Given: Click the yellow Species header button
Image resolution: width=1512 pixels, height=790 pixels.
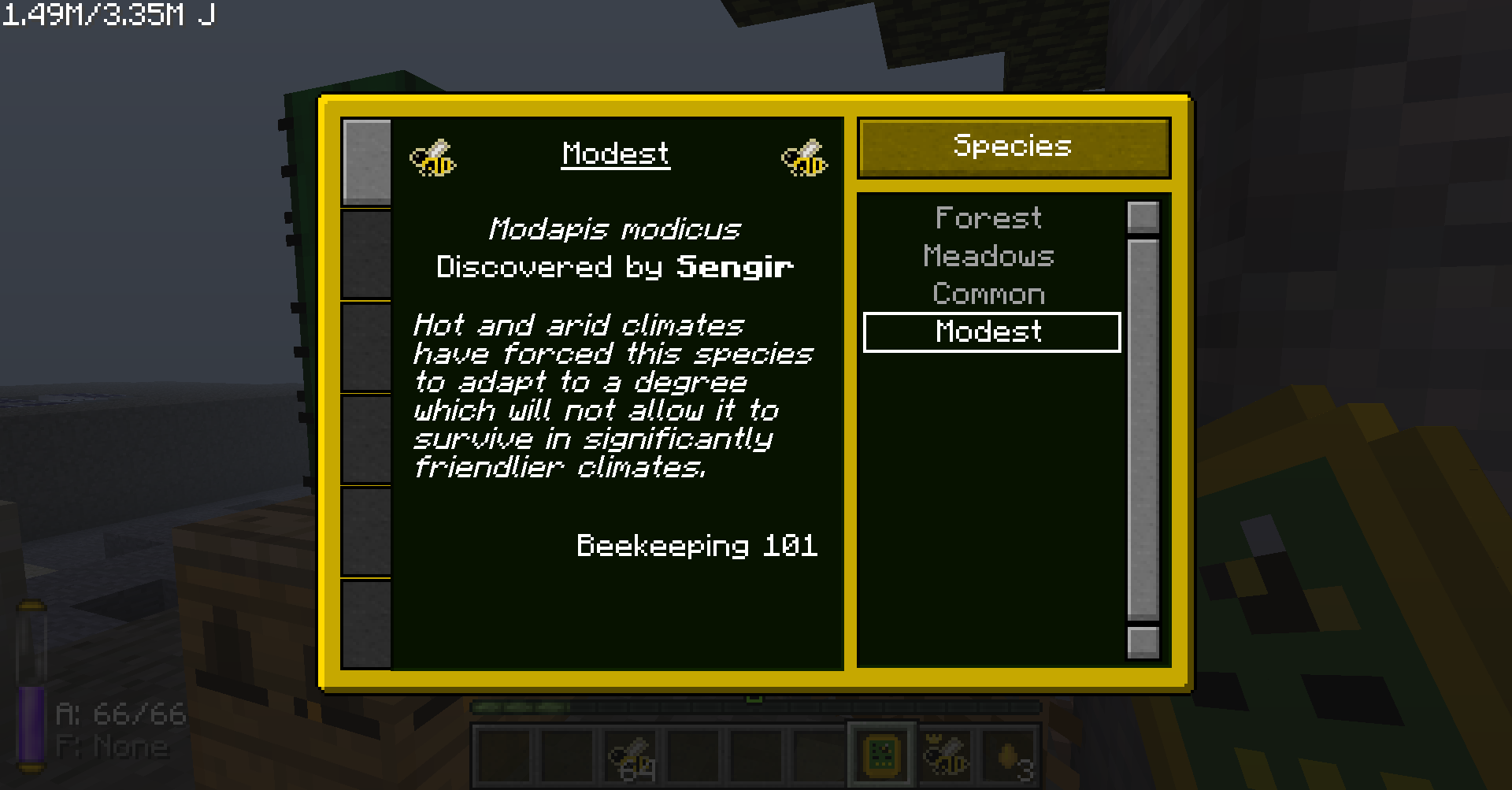Looking at the screenshot, I should coord(1014,147).
